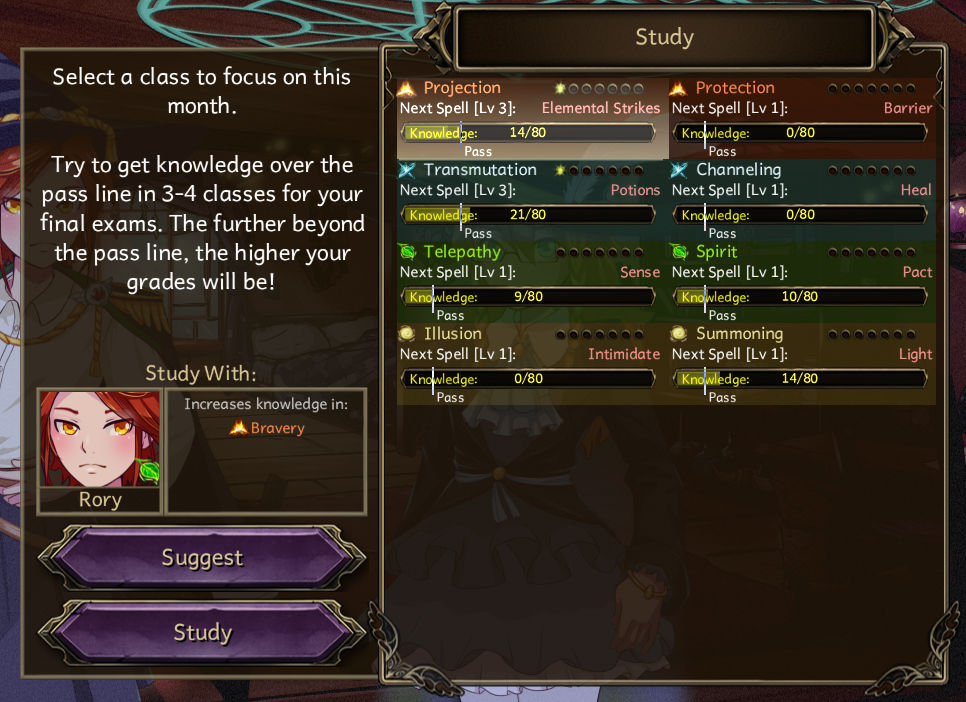Focus on the Telepathy class

click(532, 282)
